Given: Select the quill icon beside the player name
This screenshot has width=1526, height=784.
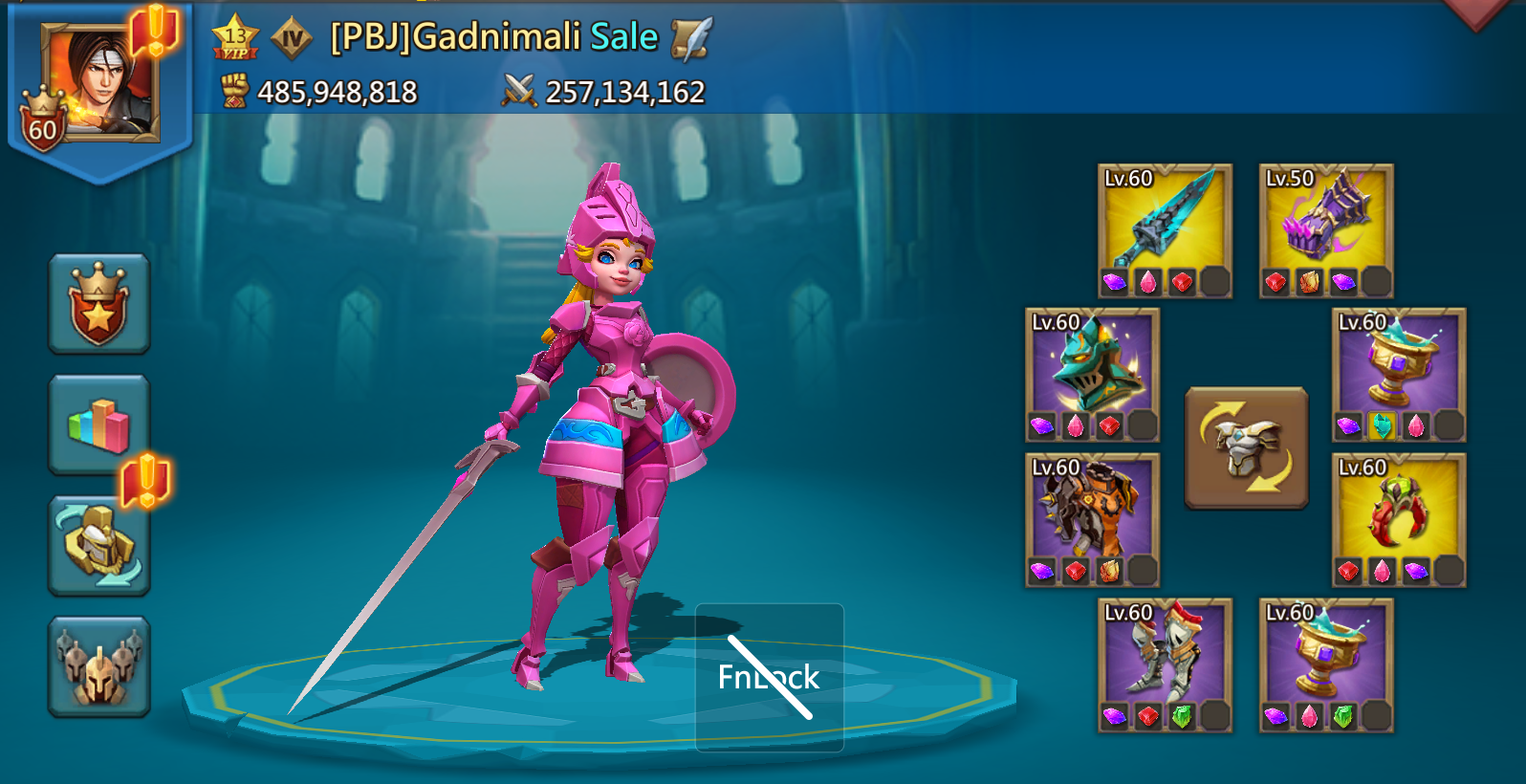Looking at the screenshot, I should (x=688, y=40).
